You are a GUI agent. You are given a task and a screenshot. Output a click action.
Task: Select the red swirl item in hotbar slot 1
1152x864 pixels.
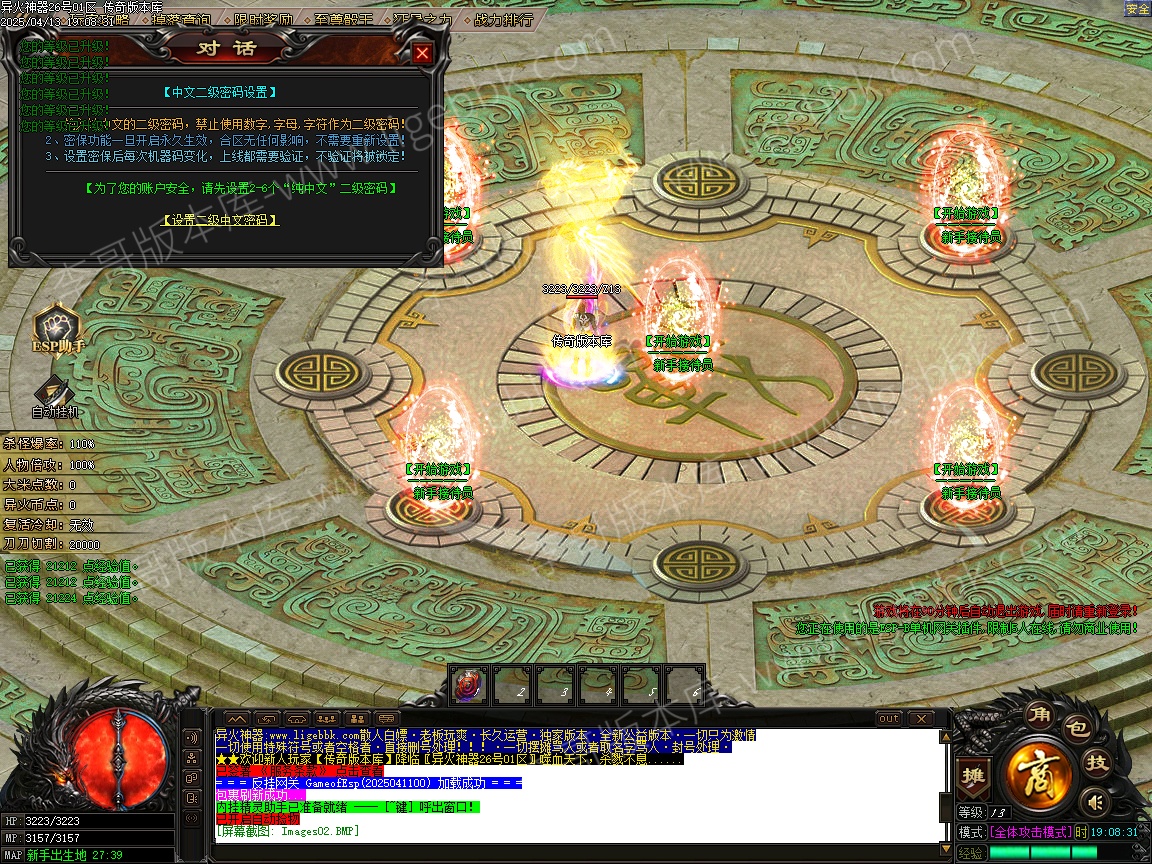click(468, 686)
